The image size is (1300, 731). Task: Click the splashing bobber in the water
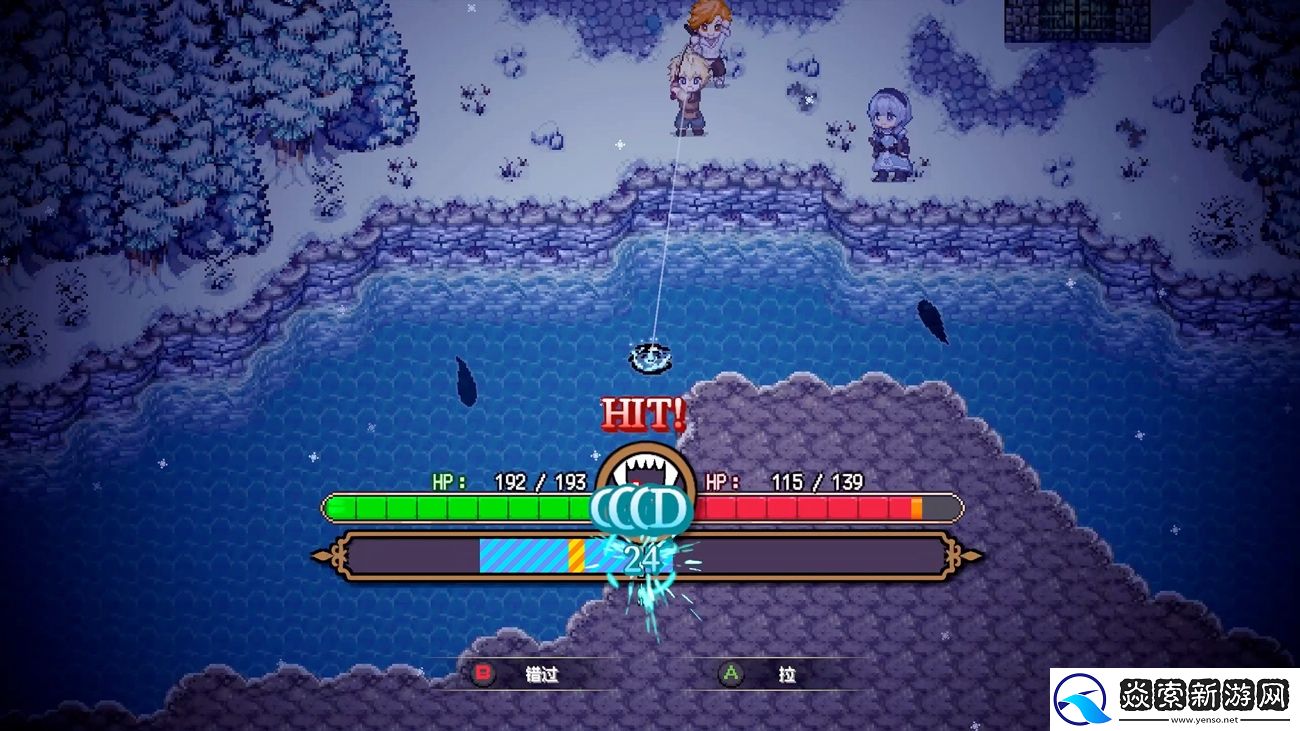650,358
